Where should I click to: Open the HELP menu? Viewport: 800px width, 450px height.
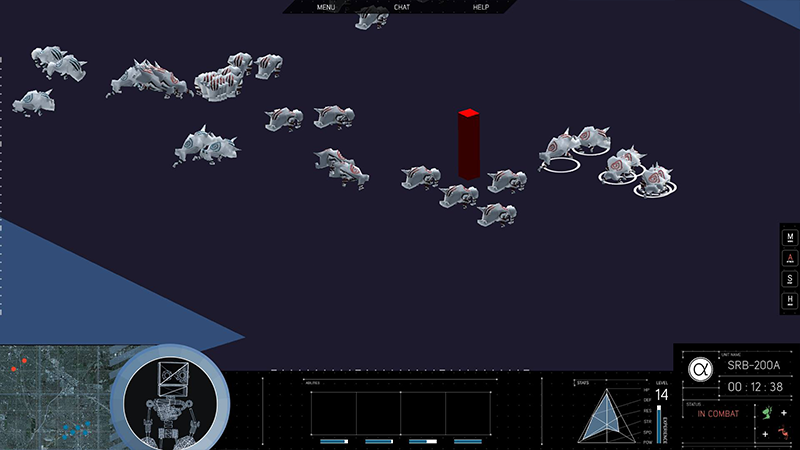[x=481, y=7]
